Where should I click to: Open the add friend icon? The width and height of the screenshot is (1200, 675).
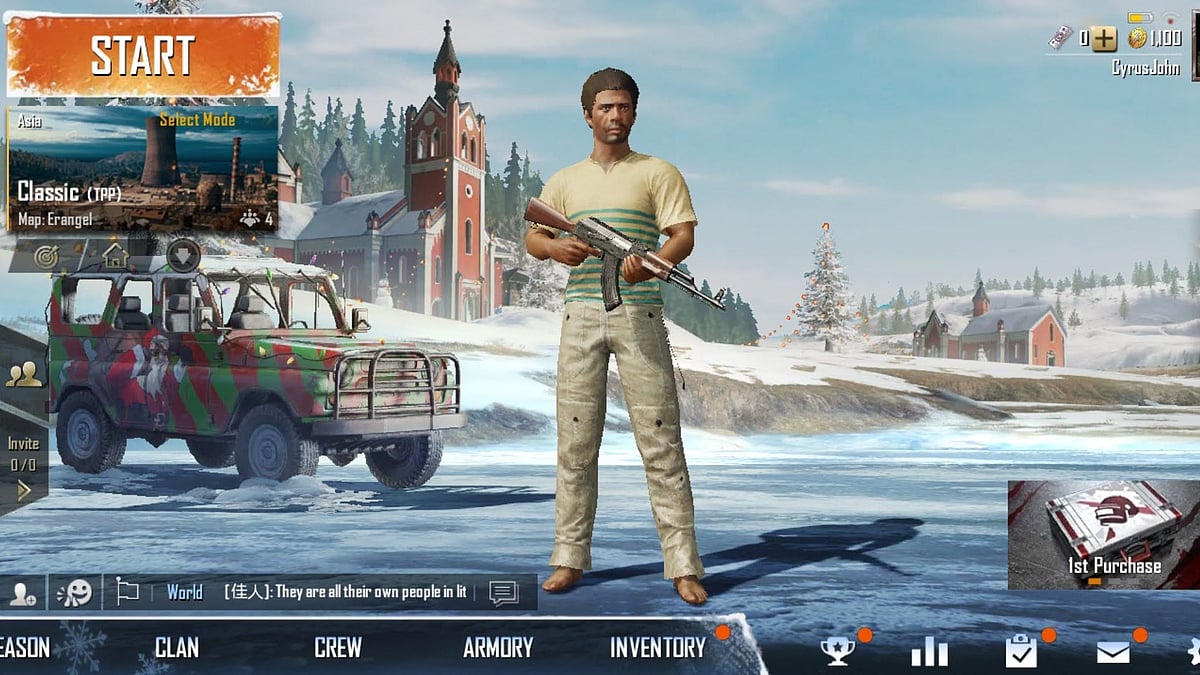(x=23, y=592)
